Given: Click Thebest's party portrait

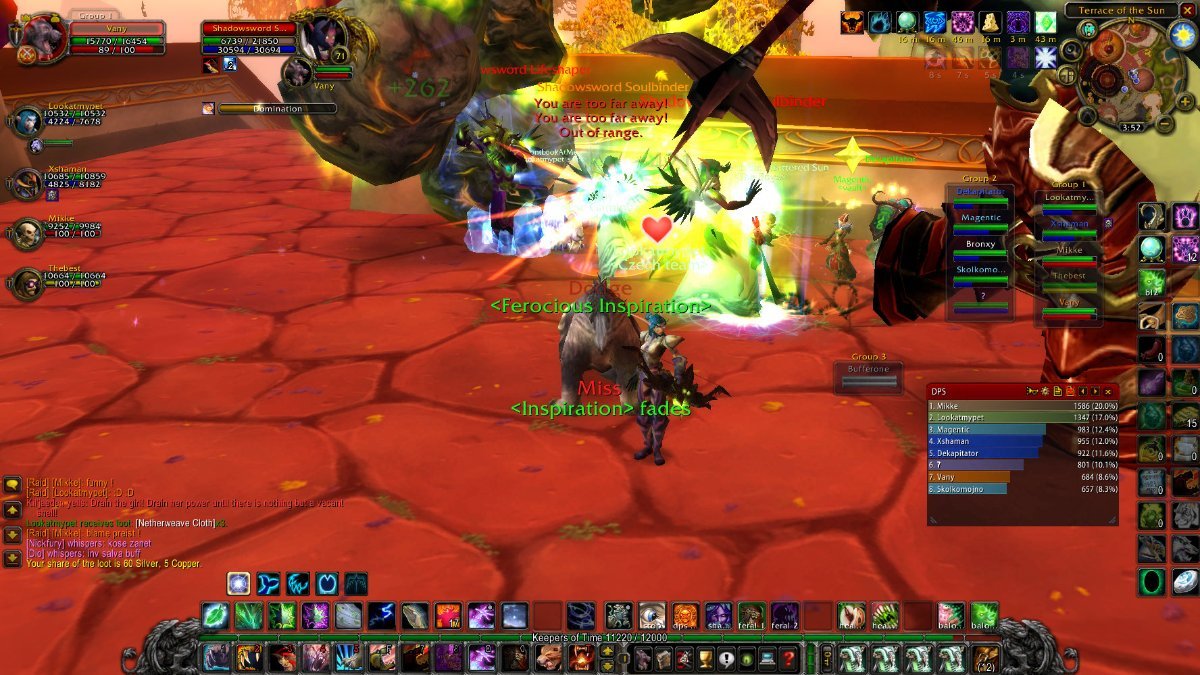Looking at the screenshot, I should click(x=27, y=284).
